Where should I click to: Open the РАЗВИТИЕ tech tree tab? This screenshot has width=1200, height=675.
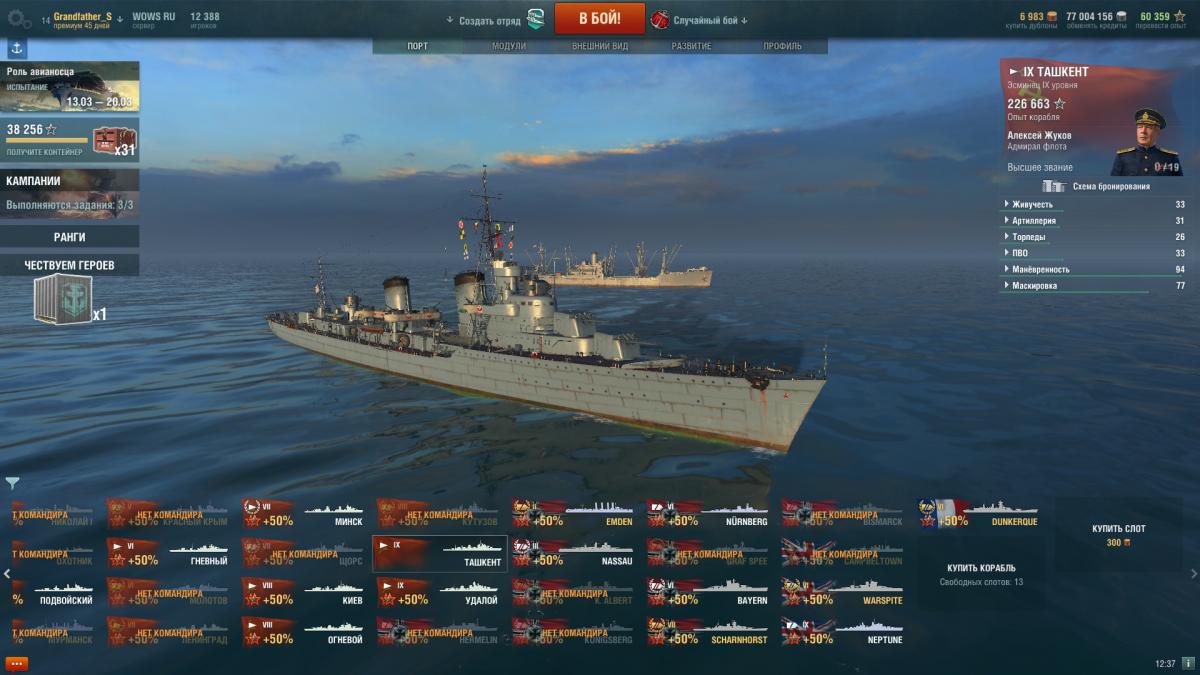[x=691, y=46]
